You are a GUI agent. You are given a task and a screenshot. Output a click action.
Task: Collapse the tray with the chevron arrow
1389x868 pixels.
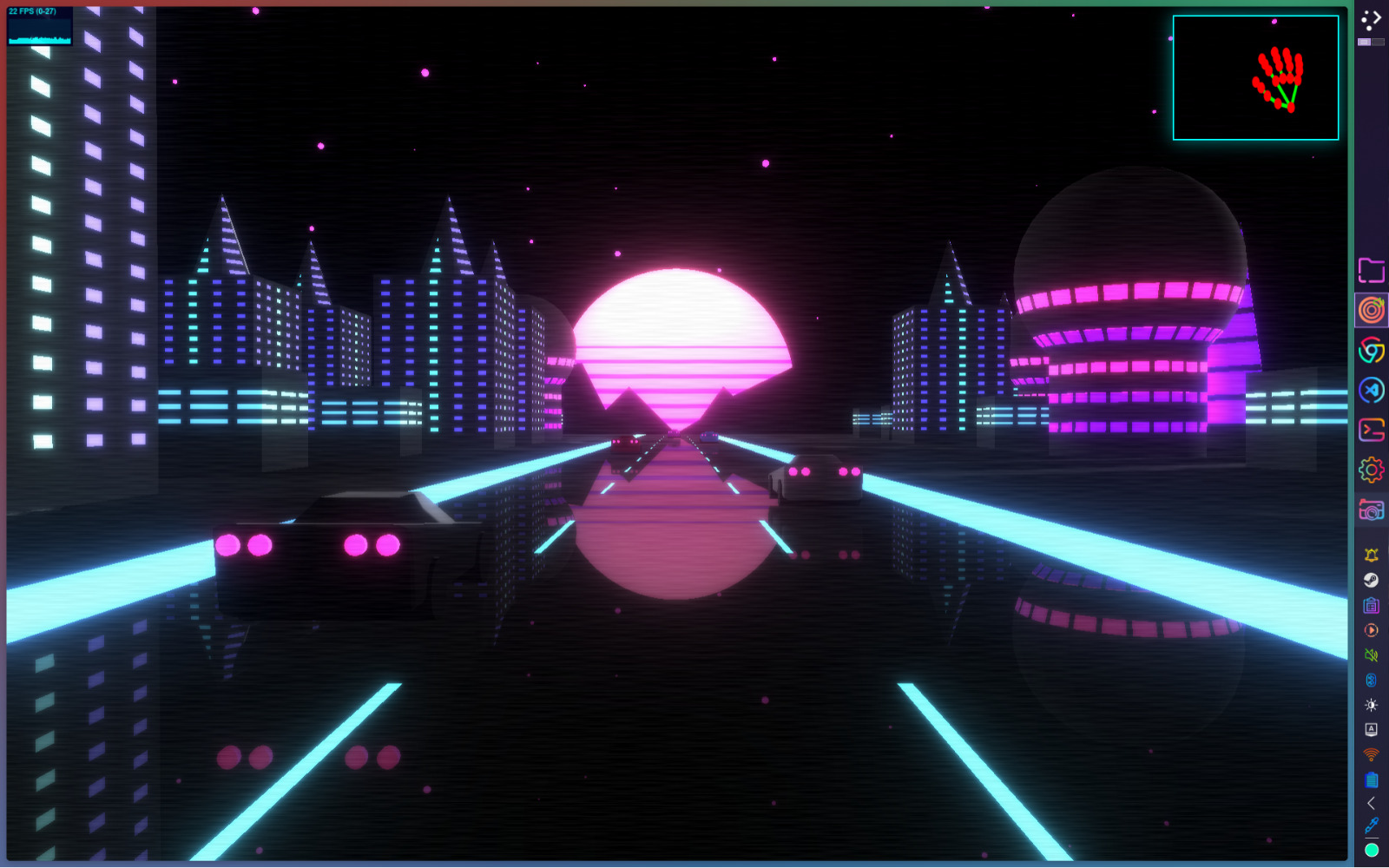(x=1372, y=803)
